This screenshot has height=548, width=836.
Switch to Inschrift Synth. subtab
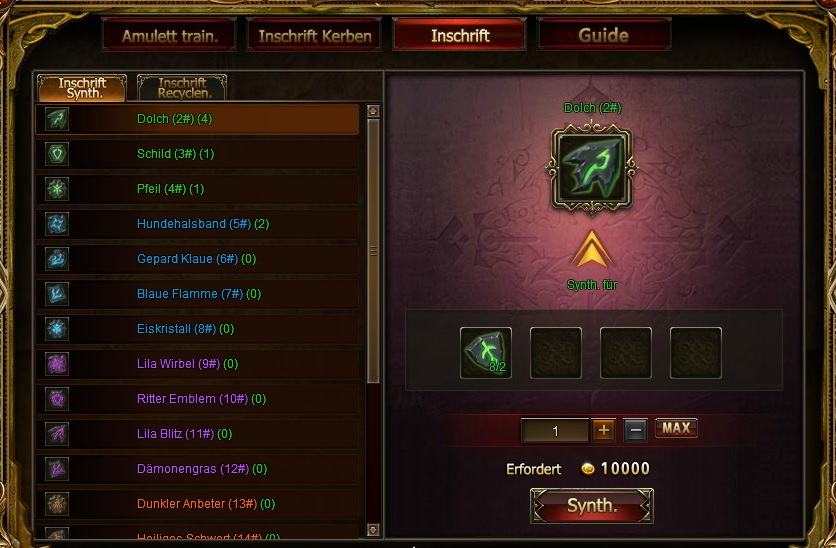[82, 88]
